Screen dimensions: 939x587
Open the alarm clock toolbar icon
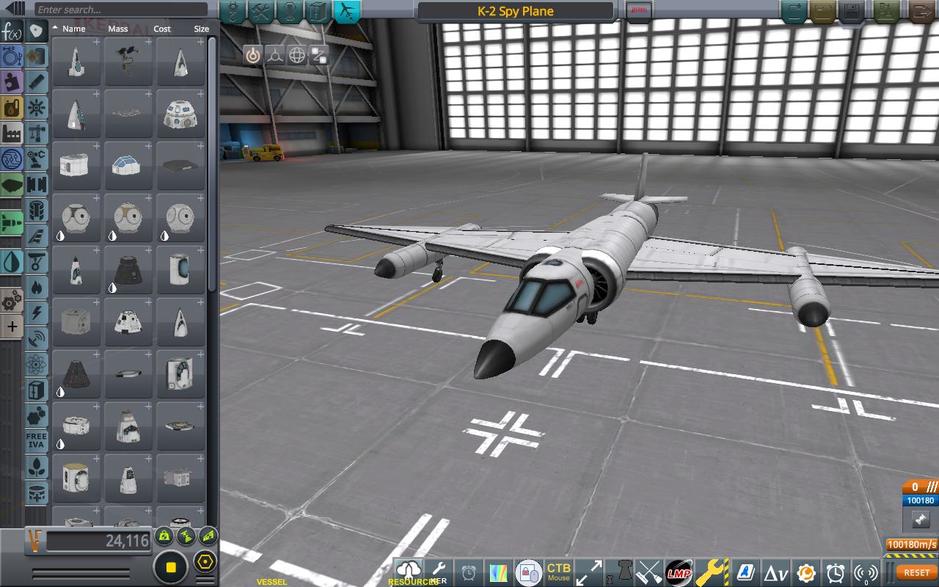836,573
